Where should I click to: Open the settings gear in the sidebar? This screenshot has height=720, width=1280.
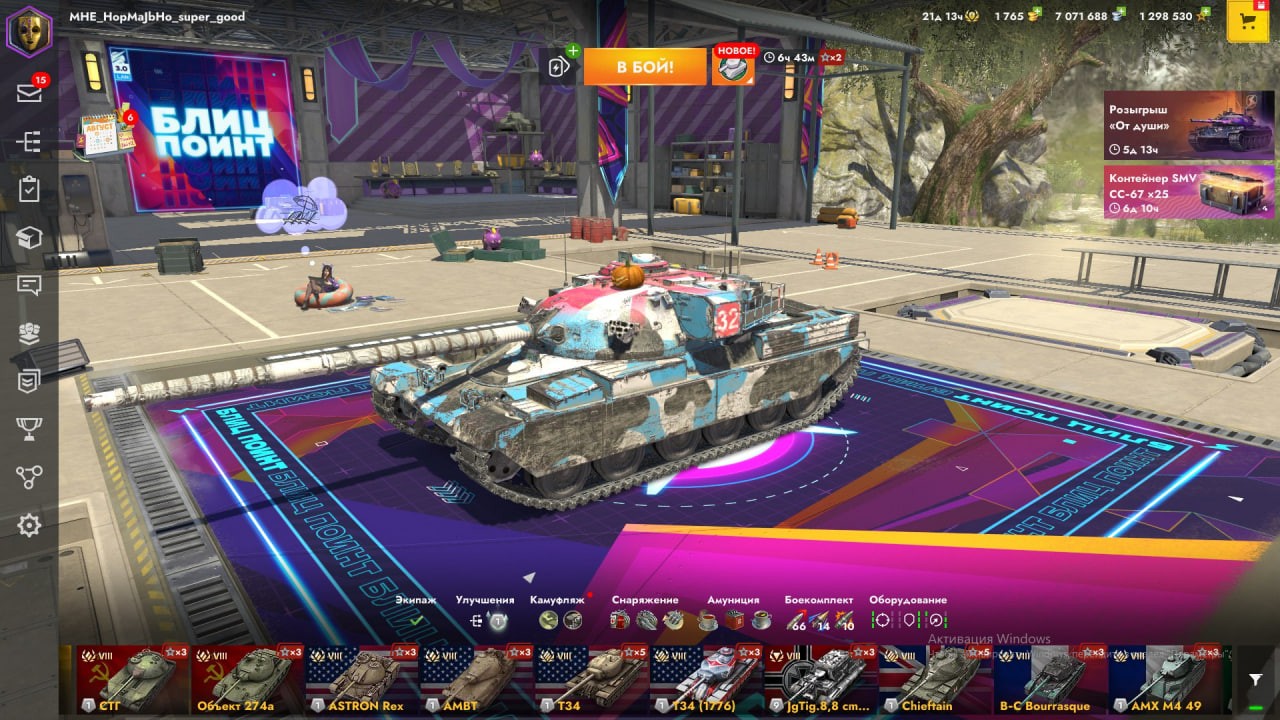tap(29, 525)
